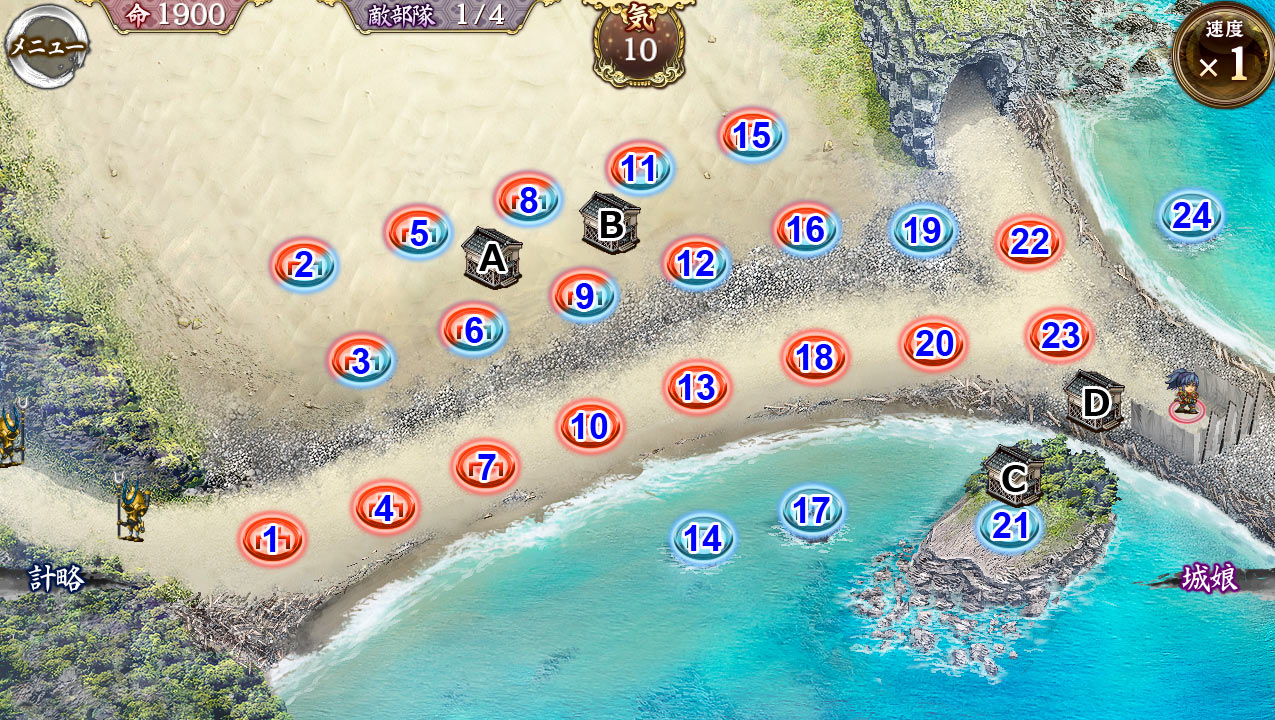Select red deployment slot number 1

point(271,540)
